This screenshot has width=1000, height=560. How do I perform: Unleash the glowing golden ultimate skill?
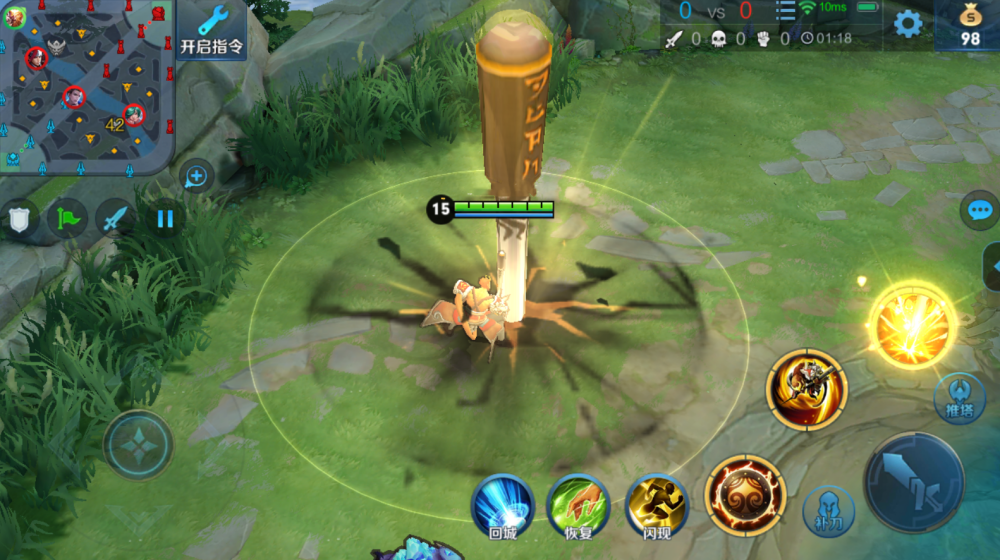(x=911, y=325)
